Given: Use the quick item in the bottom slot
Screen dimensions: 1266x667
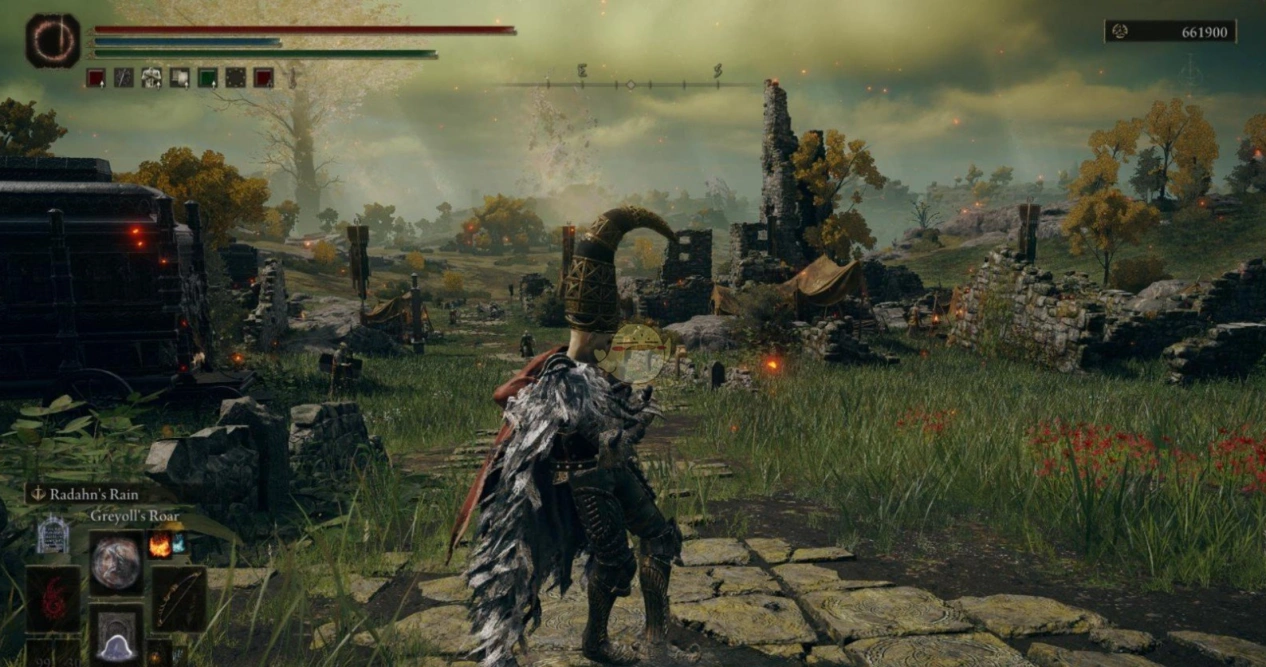Looking at the screenshot, I should [x=116, y=634].
